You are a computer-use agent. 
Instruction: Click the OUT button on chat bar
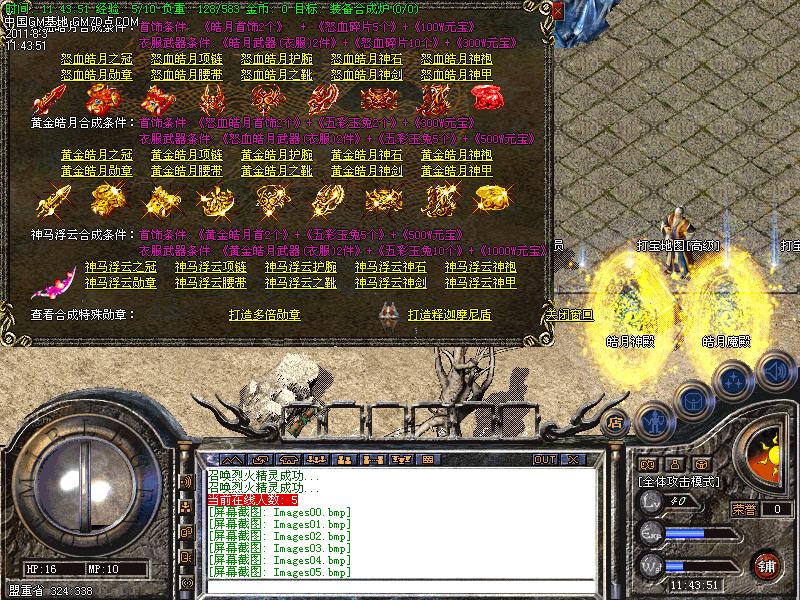pyautogui.click(x=545, y=460)
